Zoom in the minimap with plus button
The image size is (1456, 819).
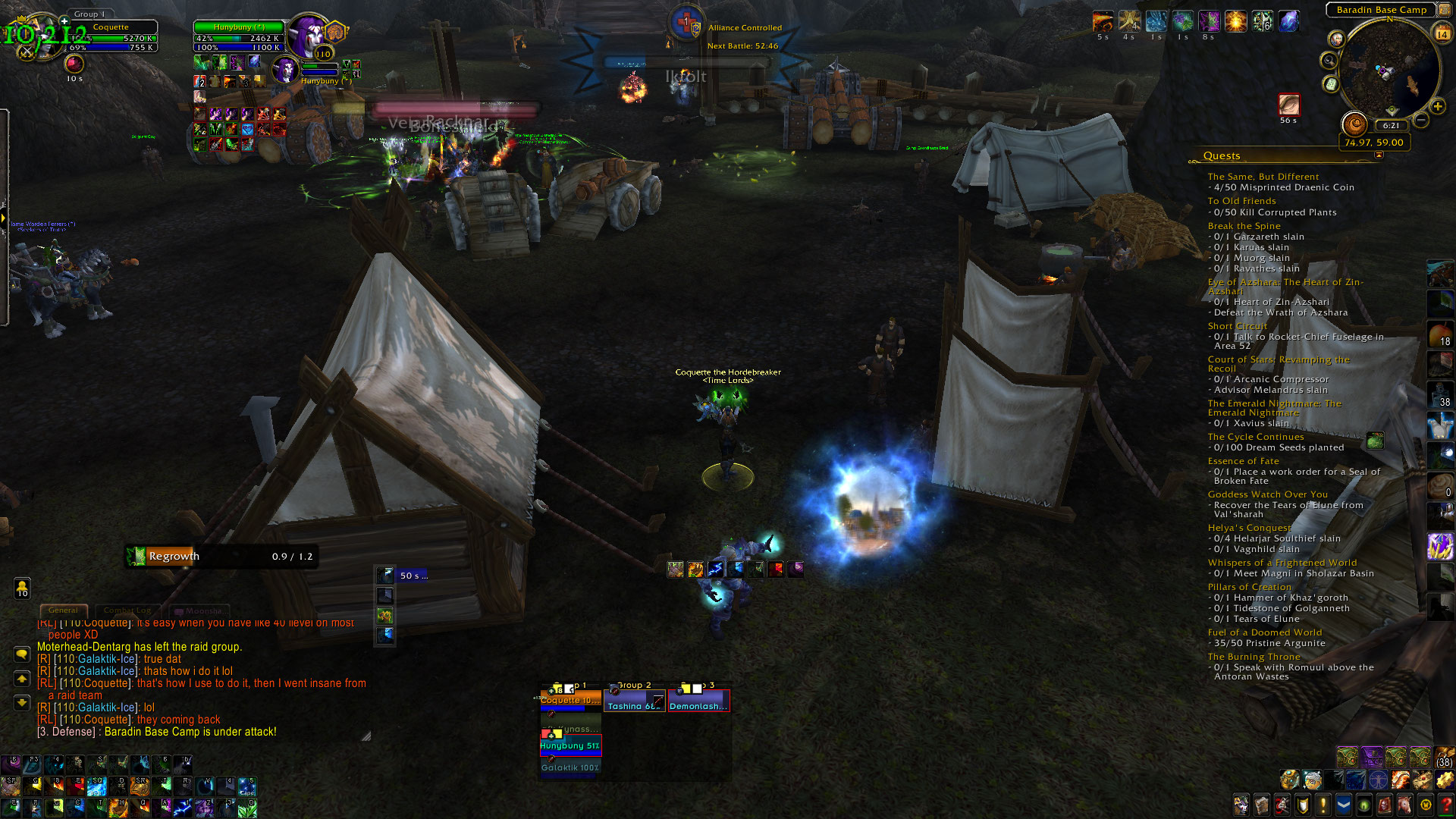[1437, 107]
